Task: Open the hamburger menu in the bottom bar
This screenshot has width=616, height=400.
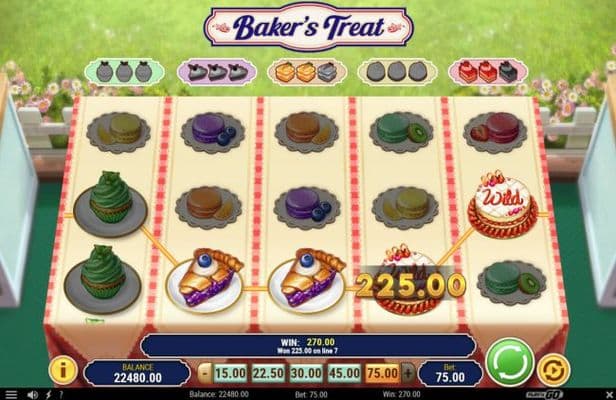Action: [9, 394]
